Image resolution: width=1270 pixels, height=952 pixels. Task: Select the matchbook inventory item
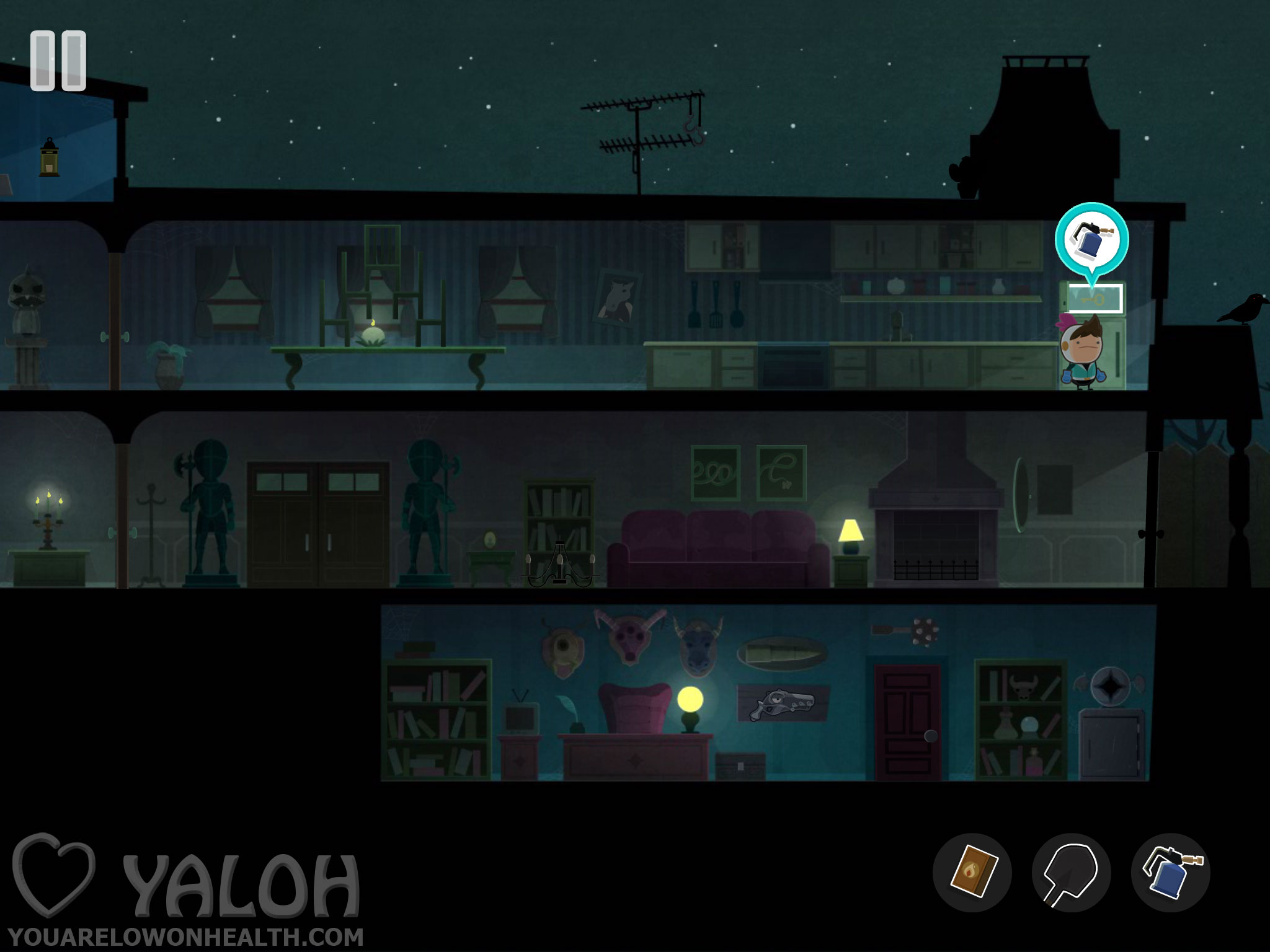972,872
